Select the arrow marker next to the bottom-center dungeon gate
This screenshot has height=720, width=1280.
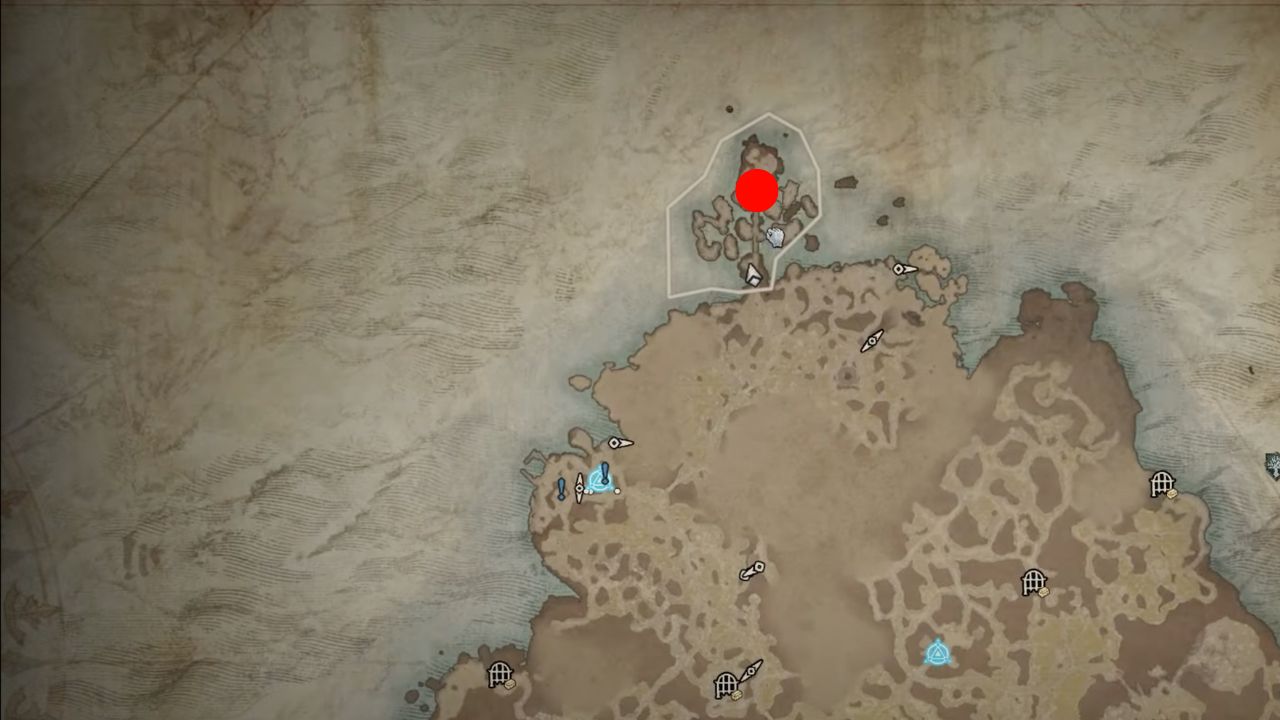click(x=751, y=671)
